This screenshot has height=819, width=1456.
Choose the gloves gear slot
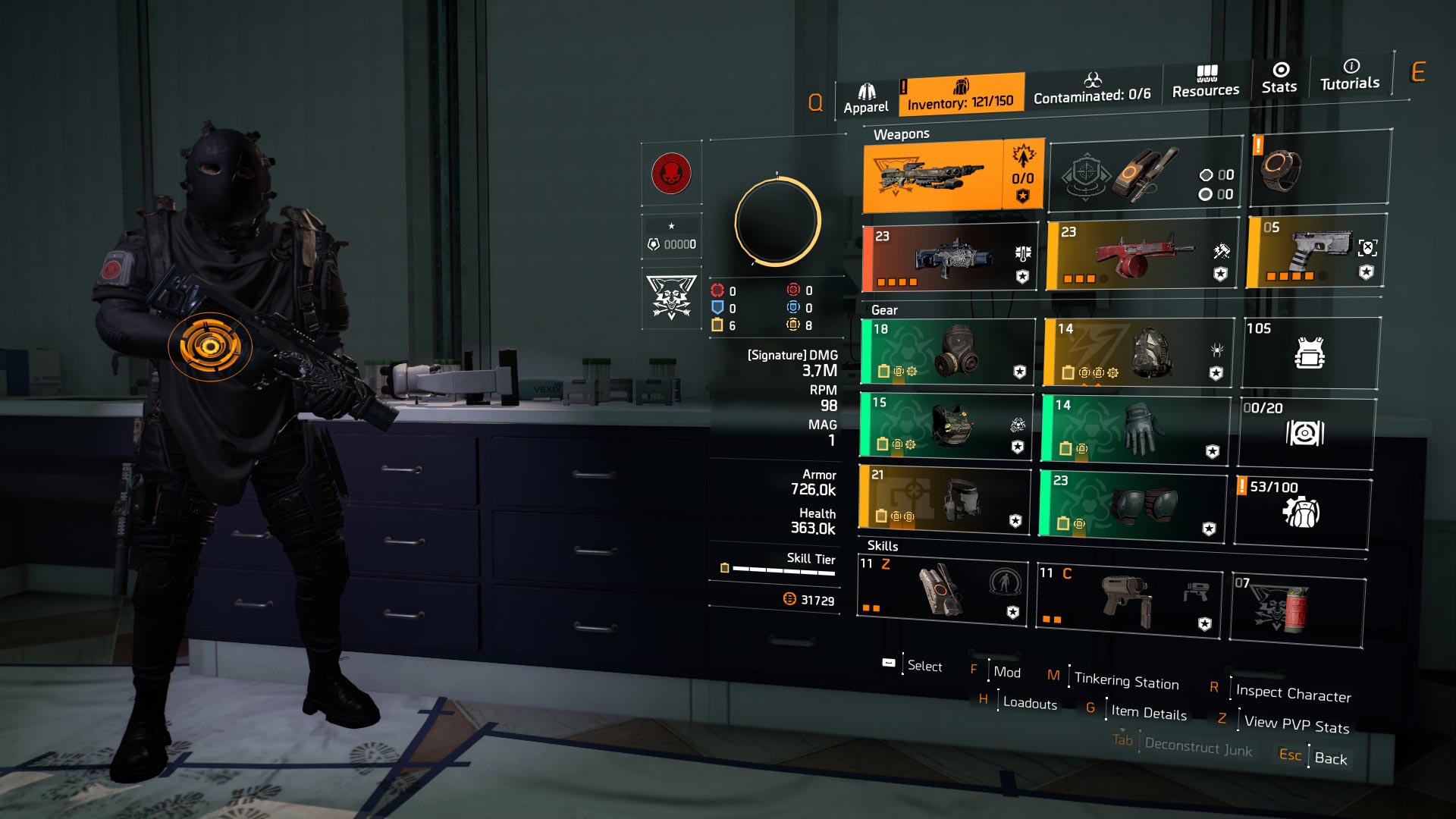1134,429
